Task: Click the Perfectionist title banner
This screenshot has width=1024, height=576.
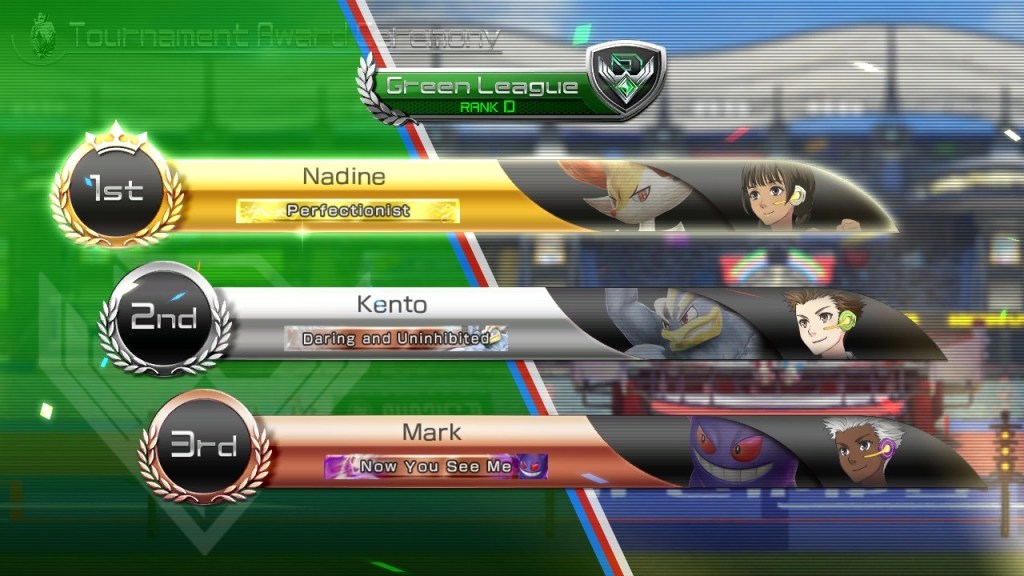Action: [x=348, y=211]
